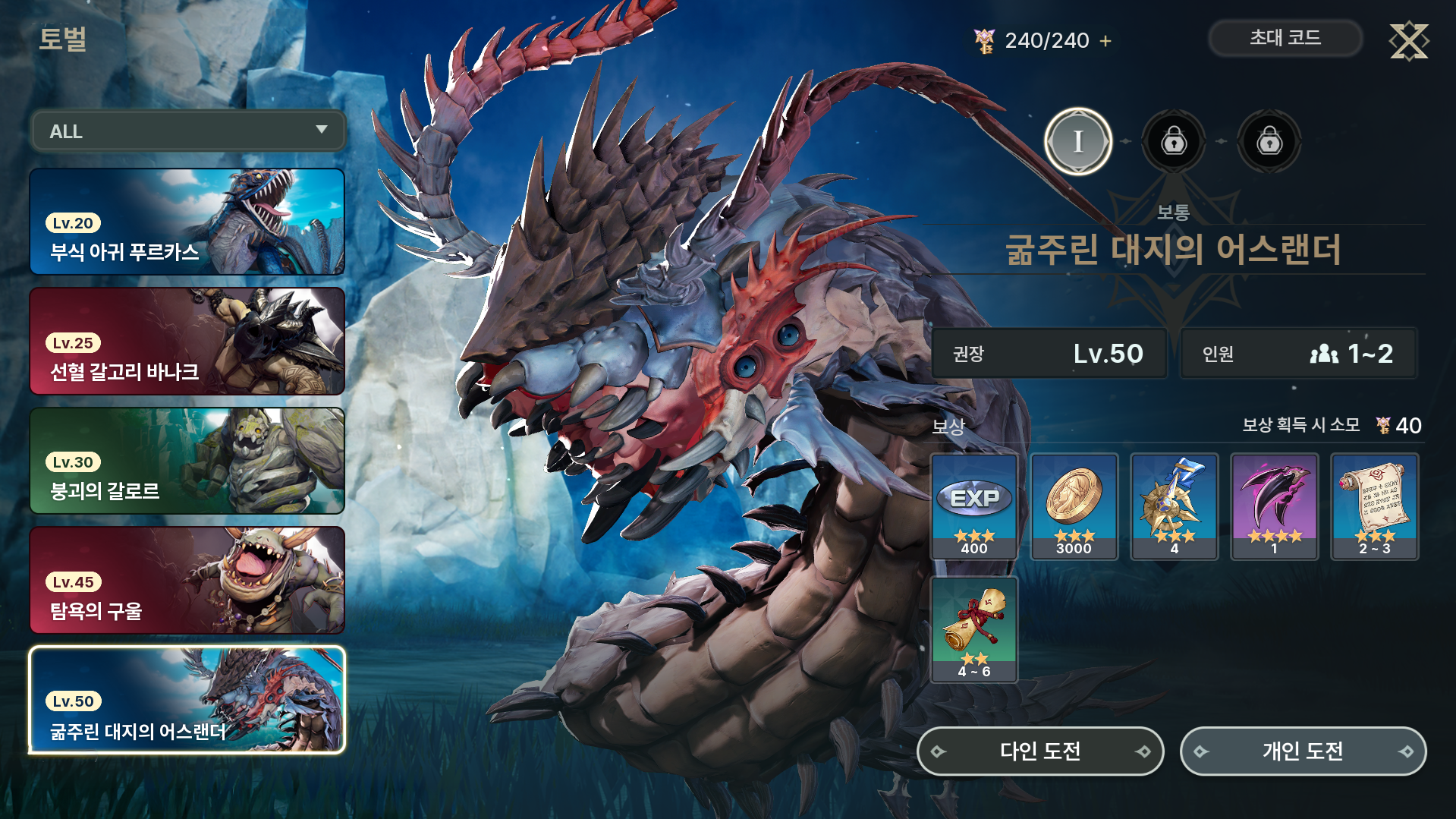Click the plus button beside 240/240
The image size is (1456, 819).
(x=1105, y=41)
